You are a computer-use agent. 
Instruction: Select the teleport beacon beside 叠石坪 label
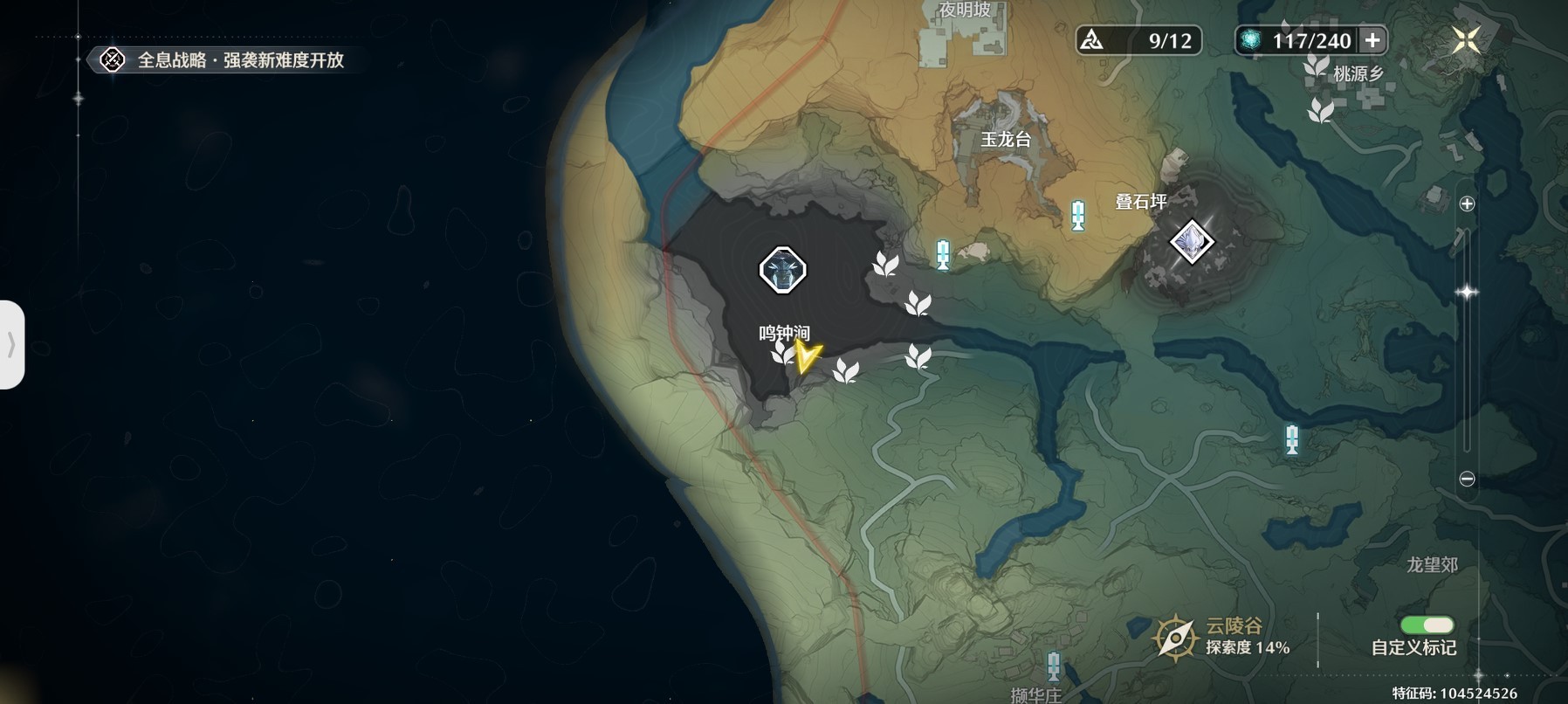(1078, 216)
